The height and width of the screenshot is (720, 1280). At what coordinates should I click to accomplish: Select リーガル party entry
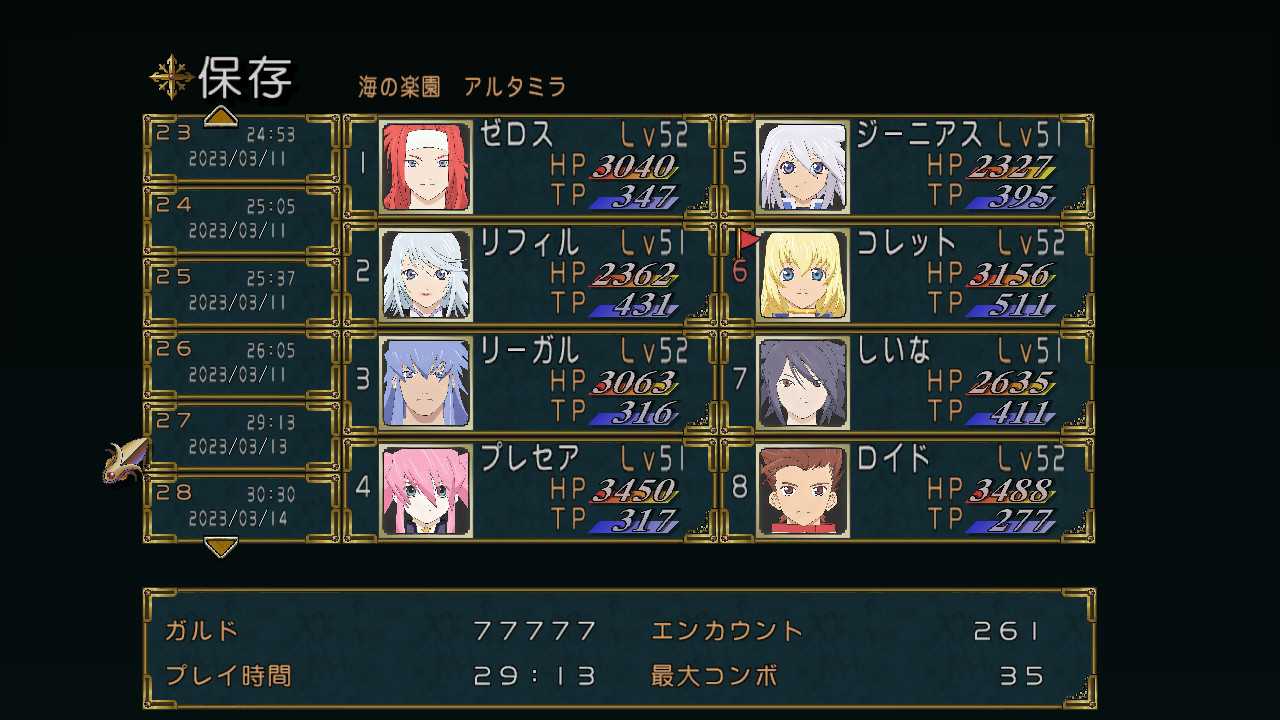tap(530, 382)
